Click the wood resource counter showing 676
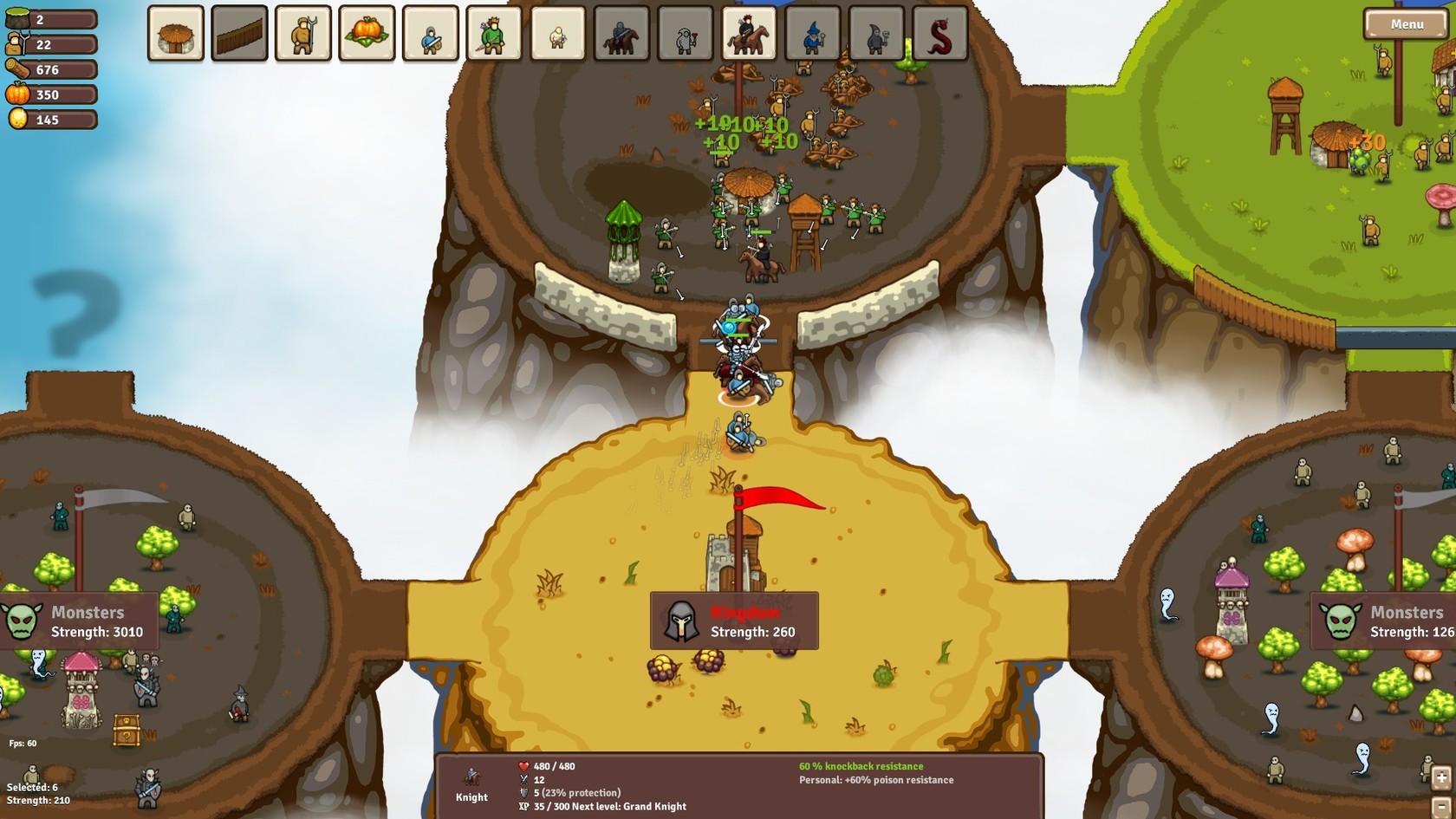The width and height of the screenshot is (1456, 819). (x=49, y=69)
